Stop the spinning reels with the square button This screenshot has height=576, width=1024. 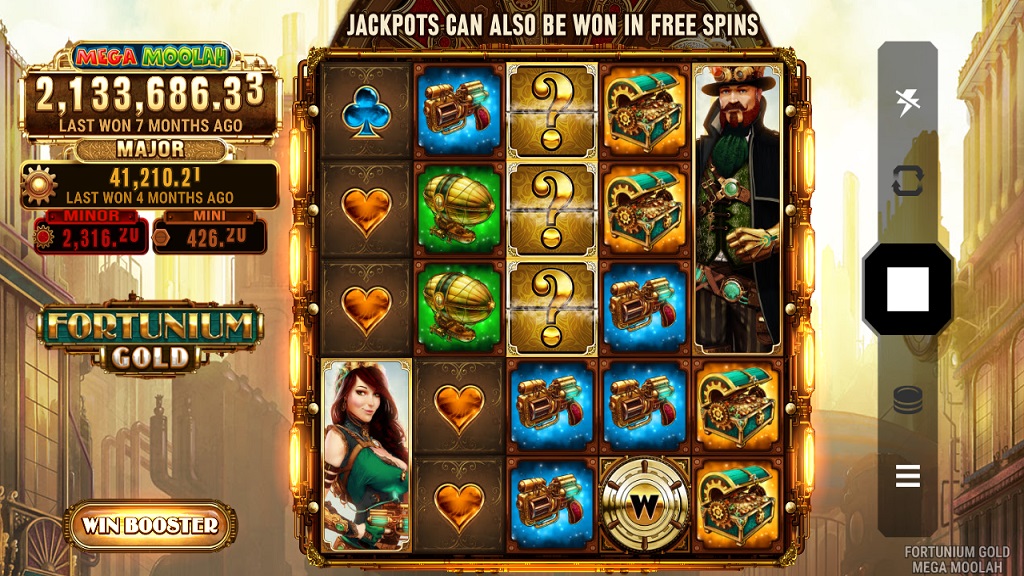pyautogui.click(x=907, y=289)
